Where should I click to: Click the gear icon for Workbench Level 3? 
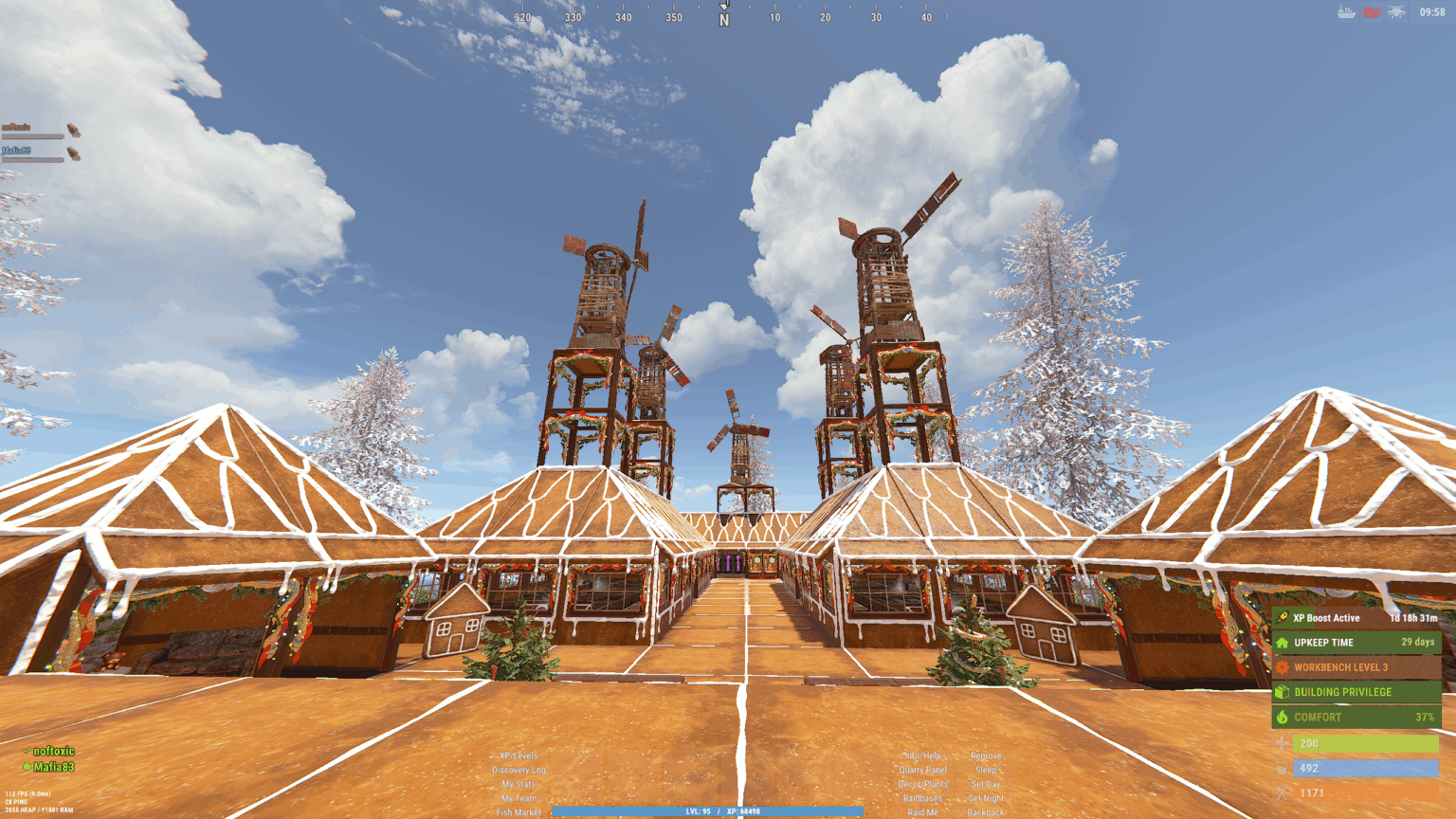[x=1281, y=667]
